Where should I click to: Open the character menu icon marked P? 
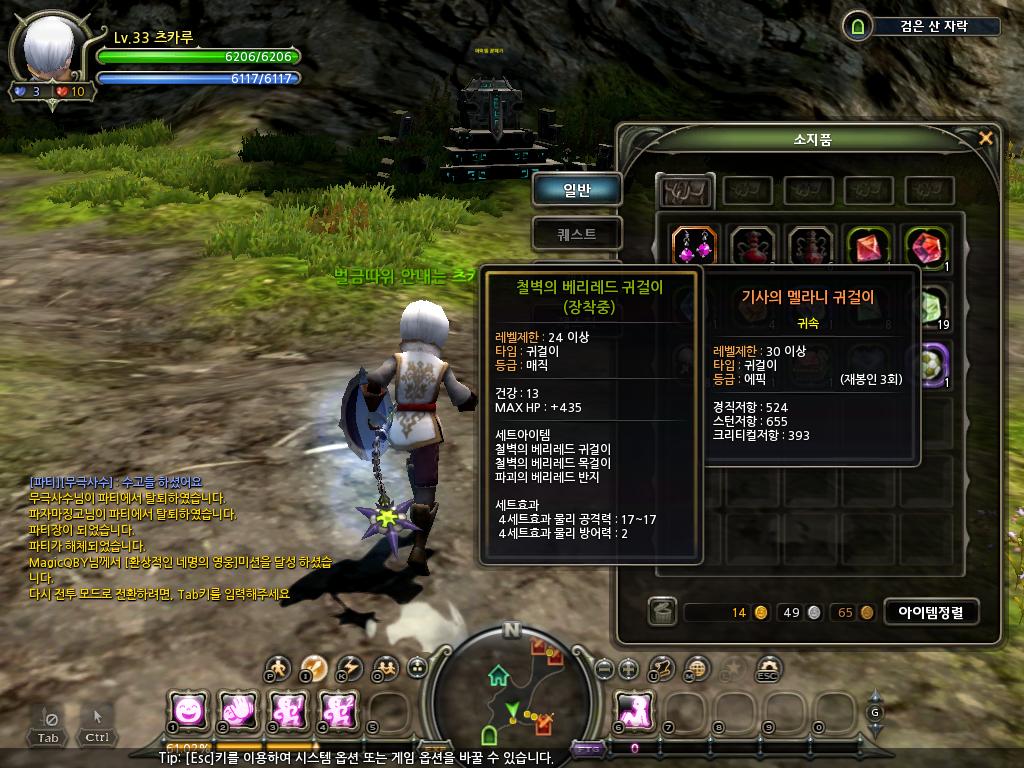coord(279,667)
